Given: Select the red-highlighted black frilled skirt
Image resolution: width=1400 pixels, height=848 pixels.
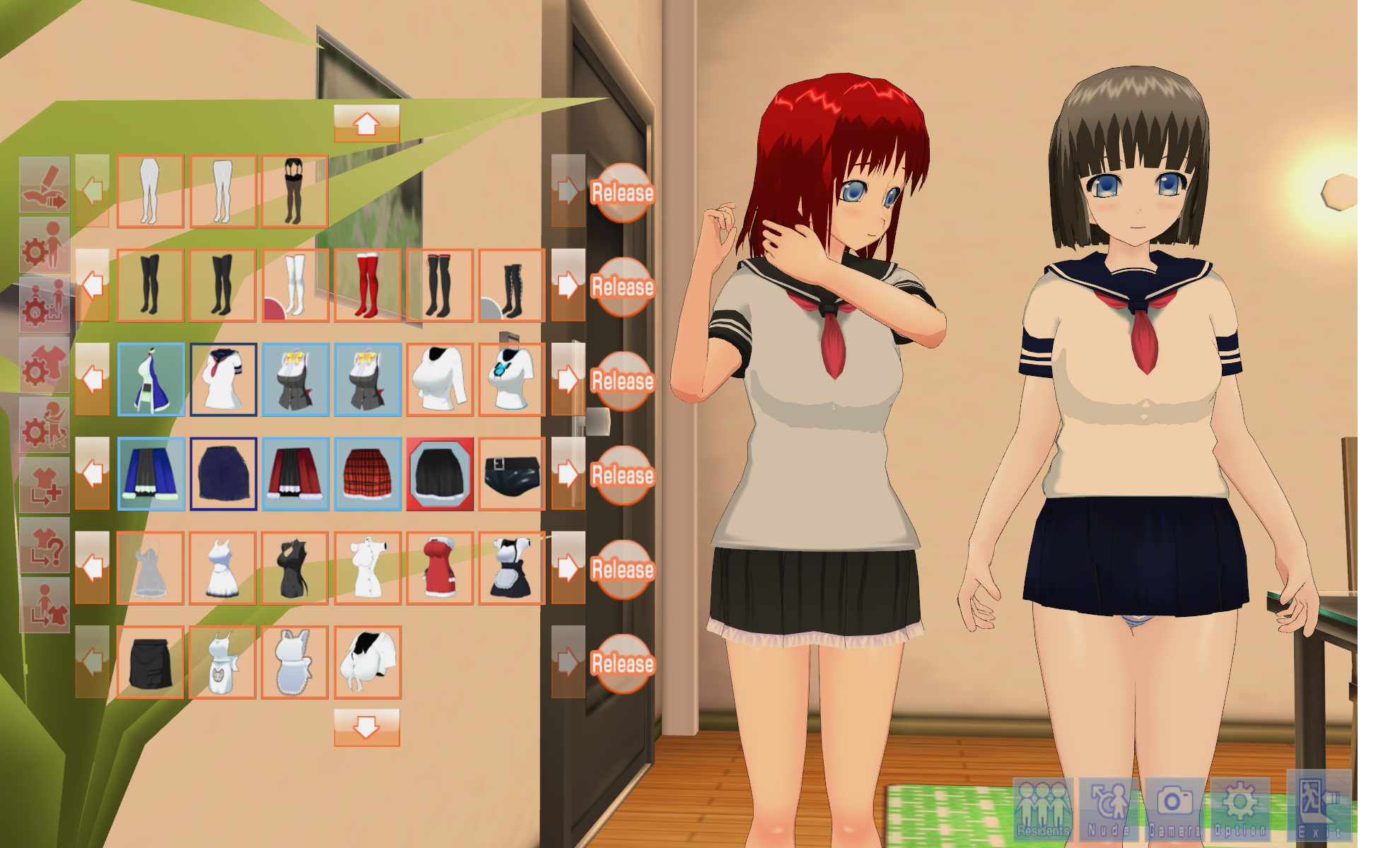Looking at the screenshot, I should coord(439,473).
